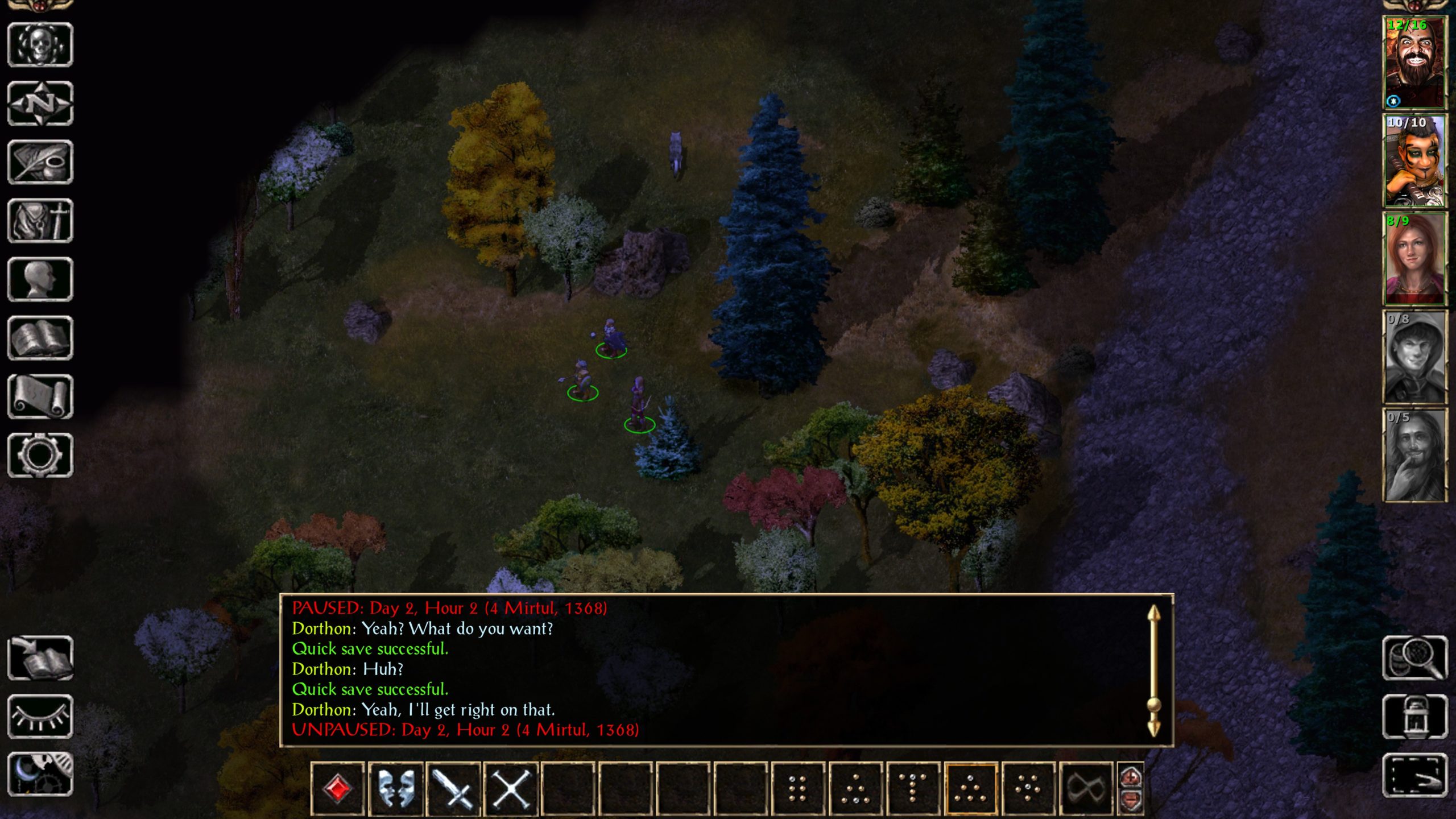The height and width of the screenshot is (819, 1456).
Task: Select the greyed-out hooded character portrait
Action: (x=1415, y=357)
